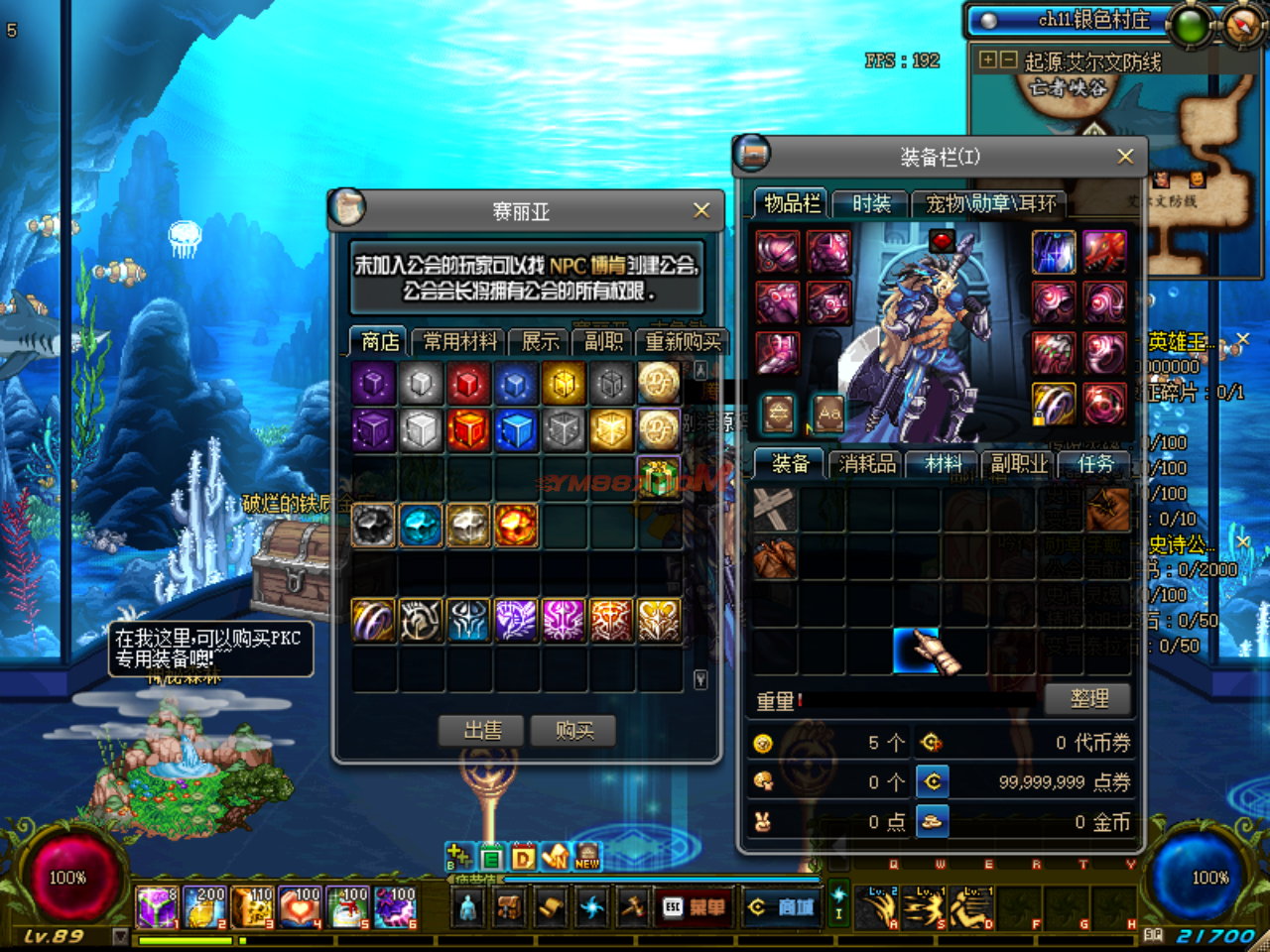
Task: Select the 副职 shop tab
Action: click(x=603, y=342)
